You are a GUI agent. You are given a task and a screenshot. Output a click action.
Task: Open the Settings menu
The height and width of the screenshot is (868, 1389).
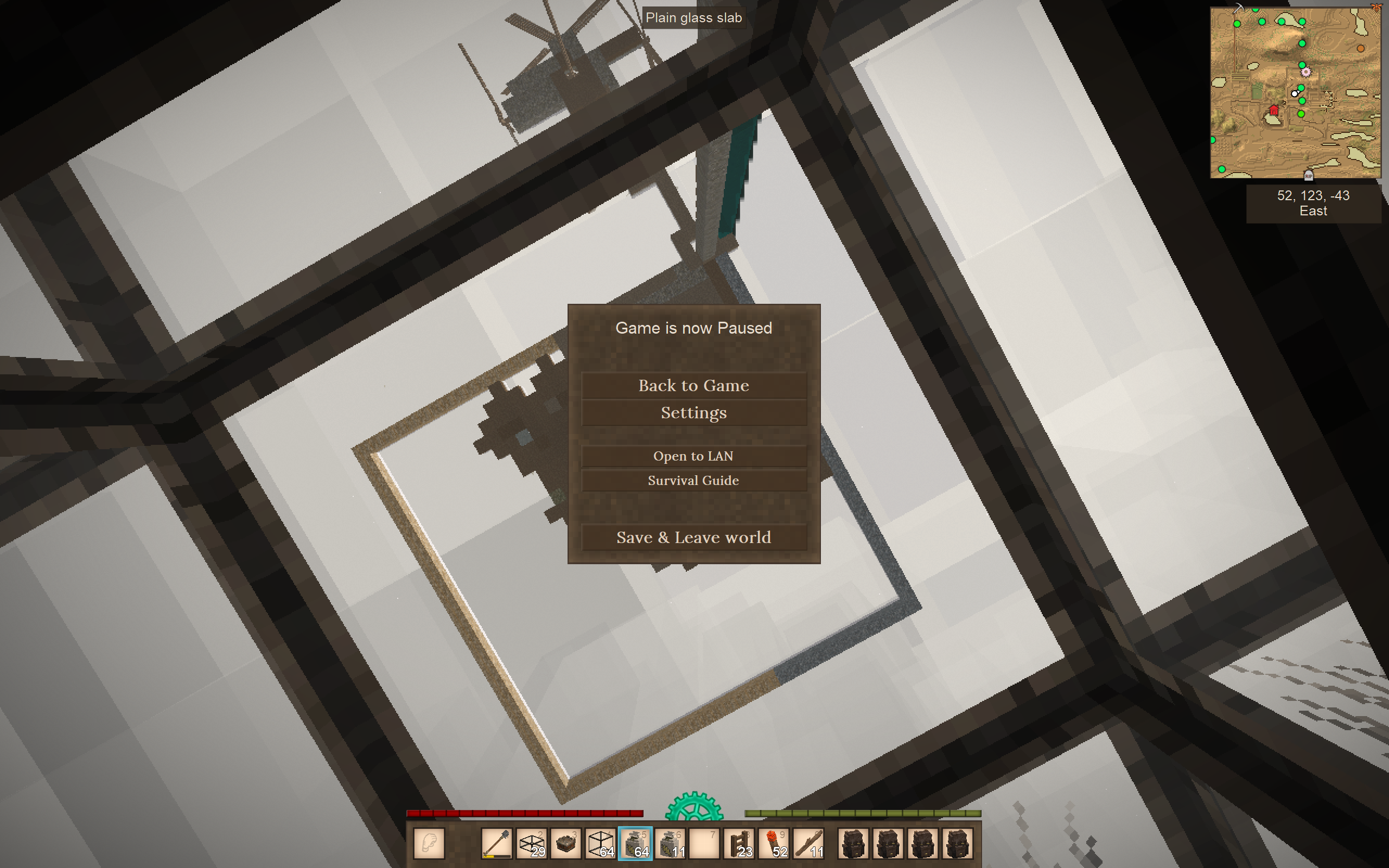click(693, 413)
